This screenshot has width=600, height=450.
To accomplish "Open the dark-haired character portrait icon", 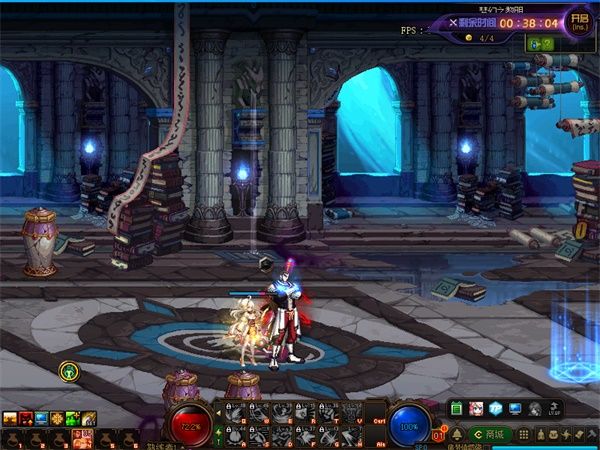I will click(x=534, y=409).
